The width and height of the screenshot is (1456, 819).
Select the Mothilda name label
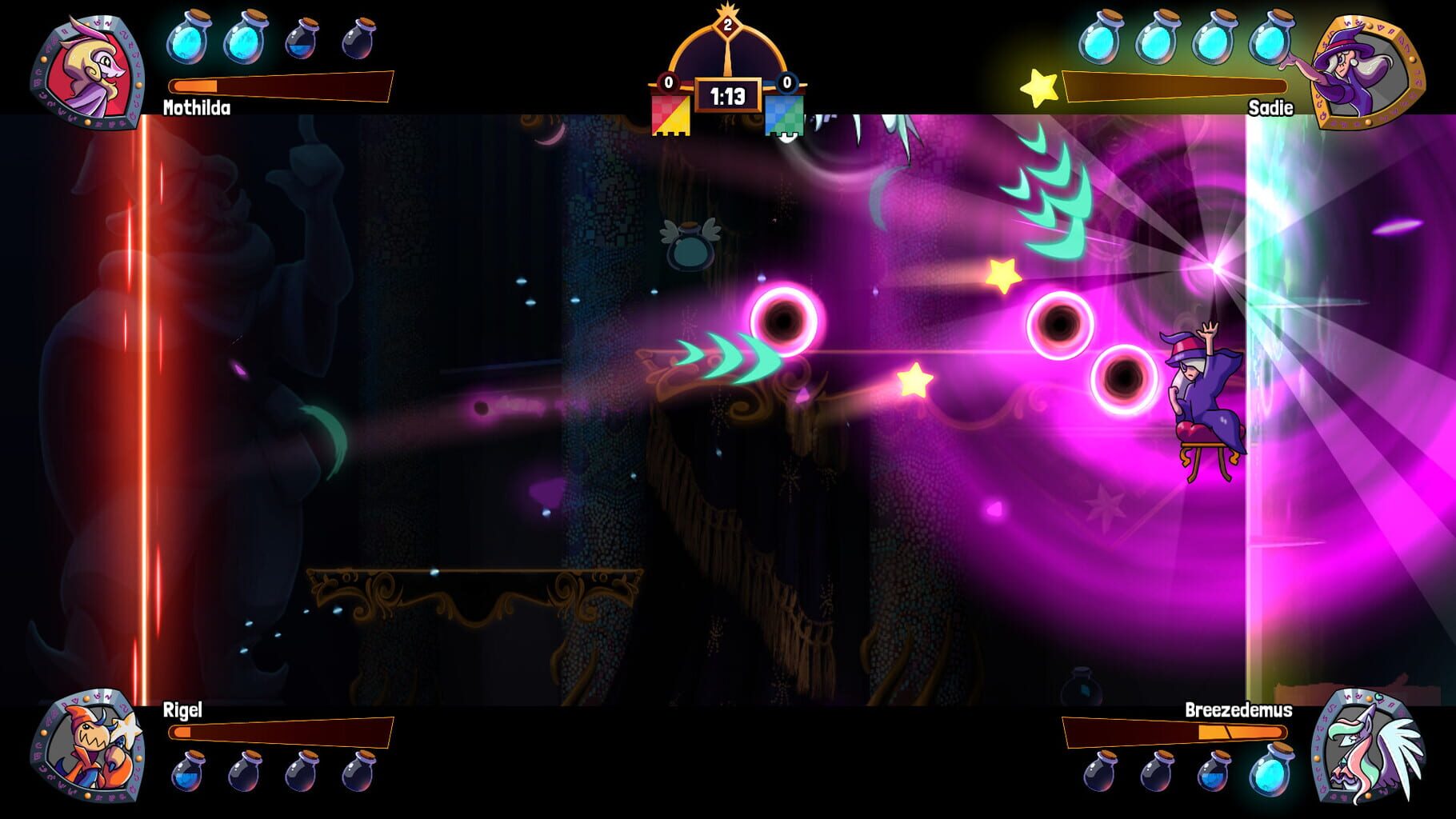[195, 106]
